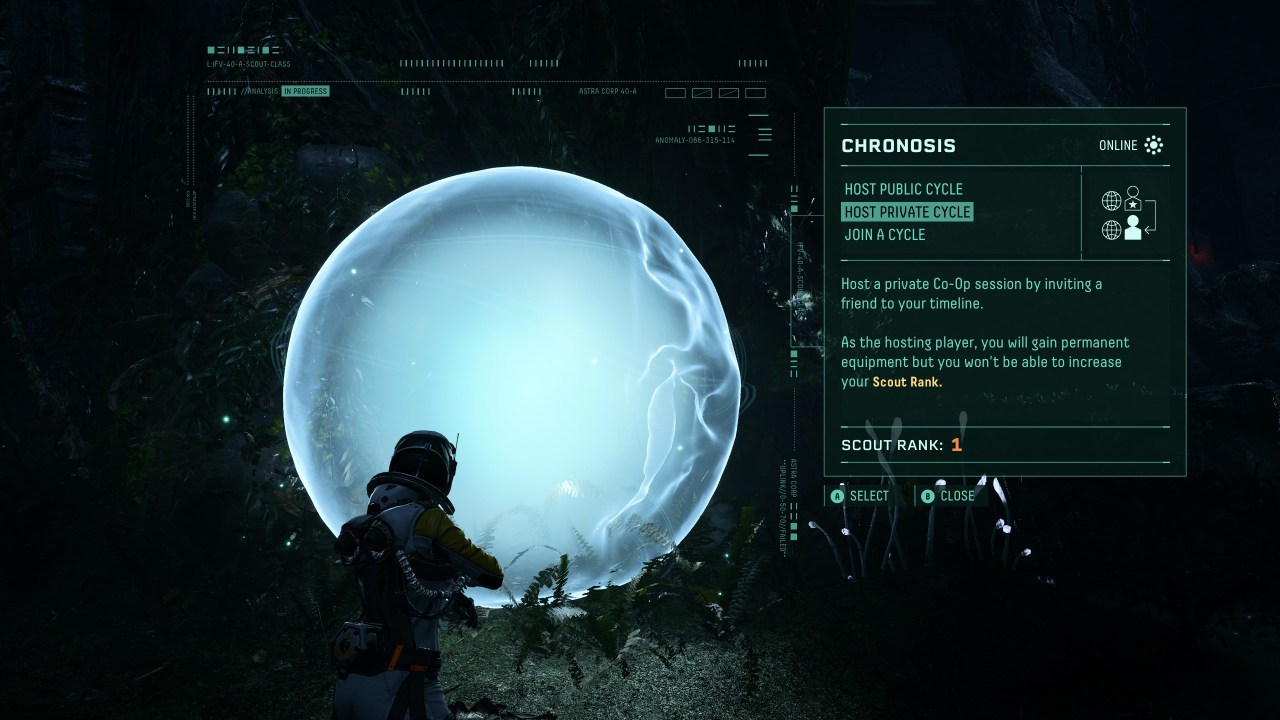This screenshot has width=1280, height=720.
Task: Open the CHRONOSIS panel title
Action: pyautogui.click(x=898, y=145)
